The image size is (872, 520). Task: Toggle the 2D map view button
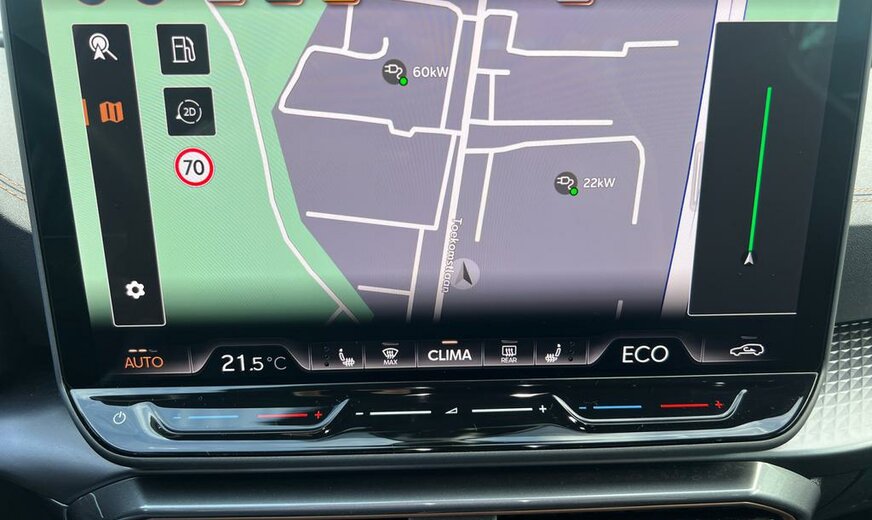click(x=189, y=112)
